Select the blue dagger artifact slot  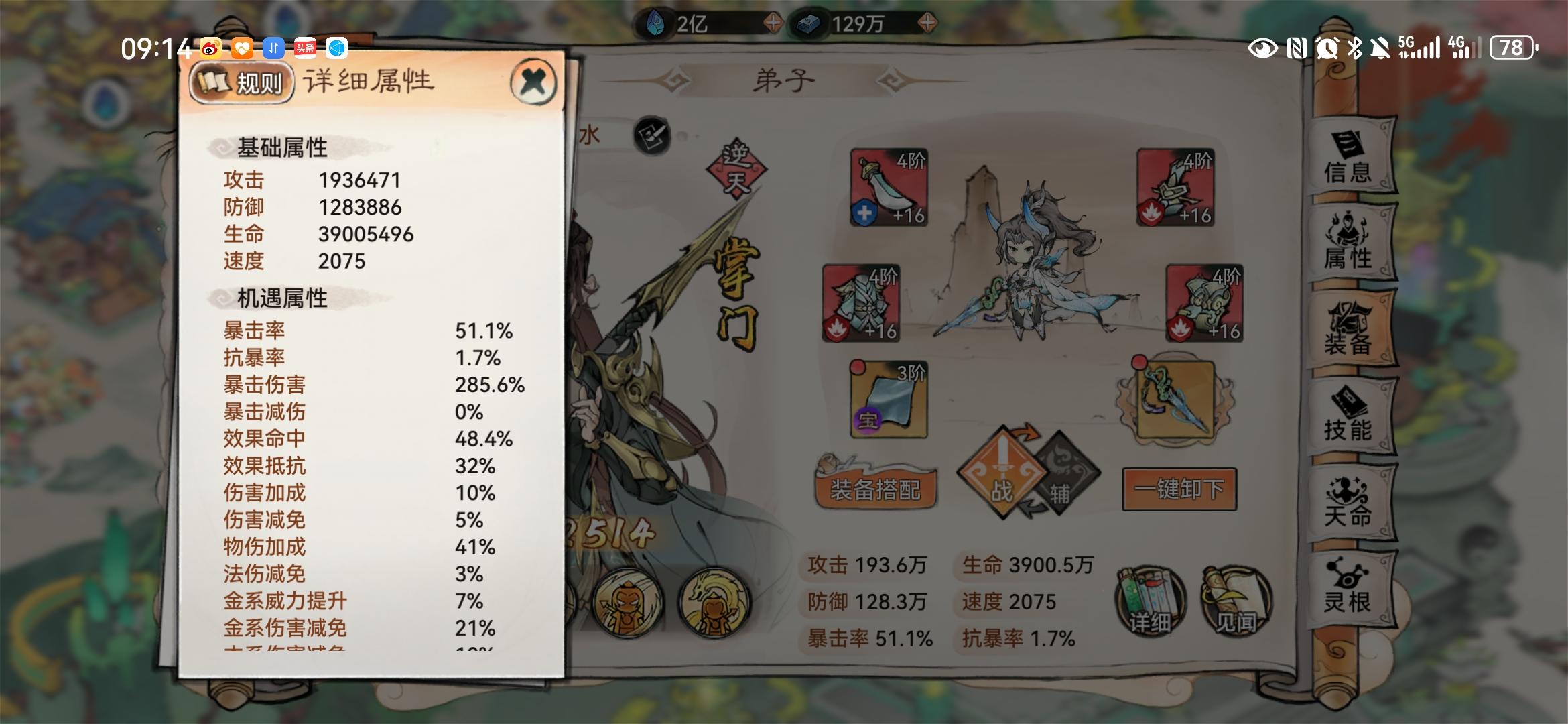pos(1175,401)
